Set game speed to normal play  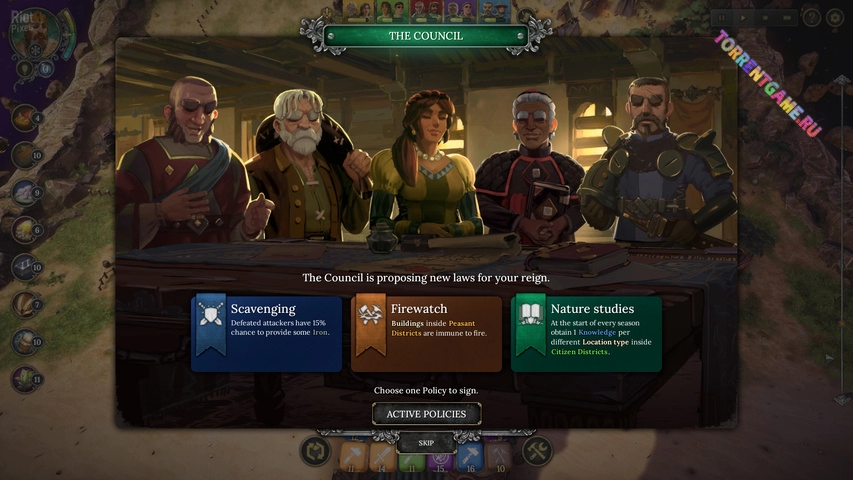(x=744, y=18)
